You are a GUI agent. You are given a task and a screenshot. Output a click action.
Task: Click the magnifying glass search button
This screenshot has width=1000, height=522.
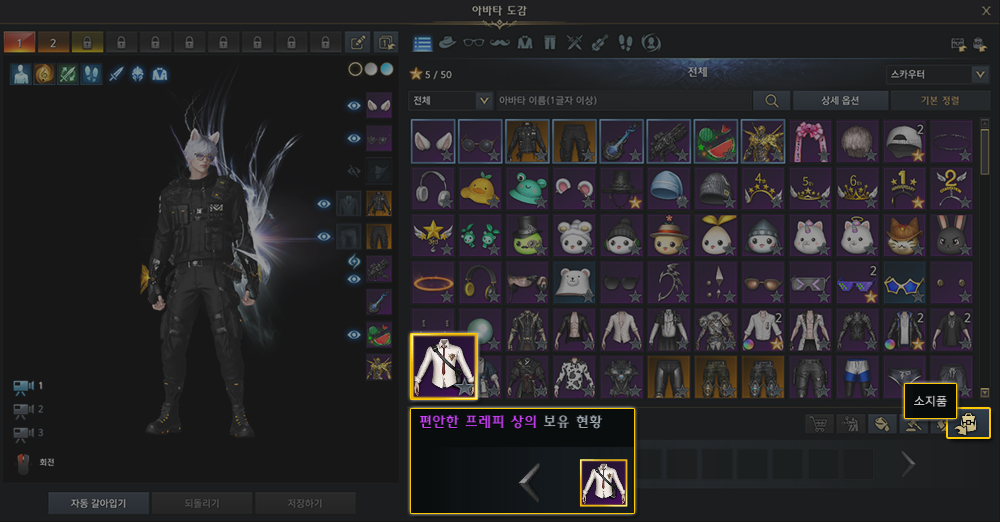tap(771, 100)
